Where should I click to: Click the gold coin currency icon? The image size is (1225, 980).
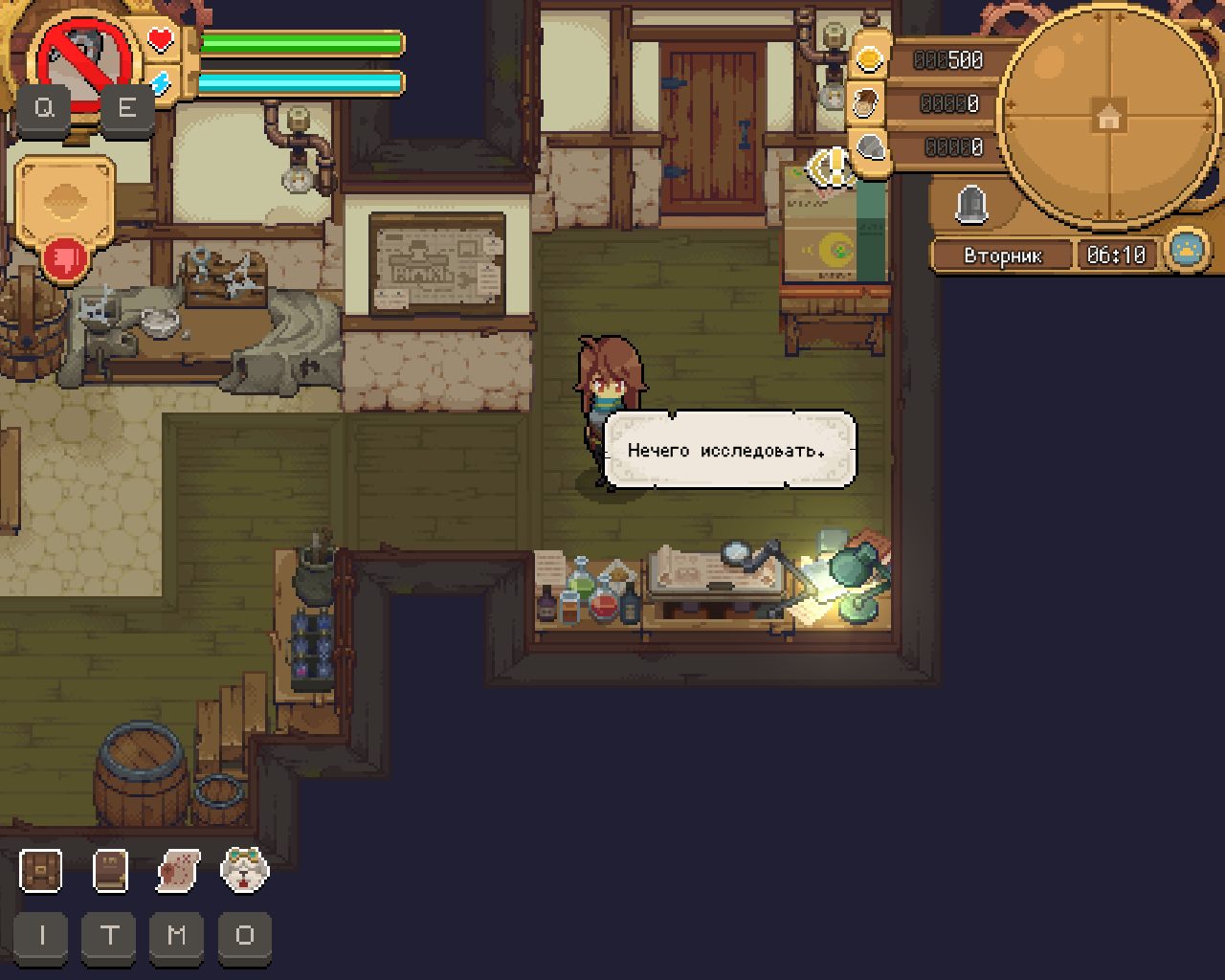point(869,58)
